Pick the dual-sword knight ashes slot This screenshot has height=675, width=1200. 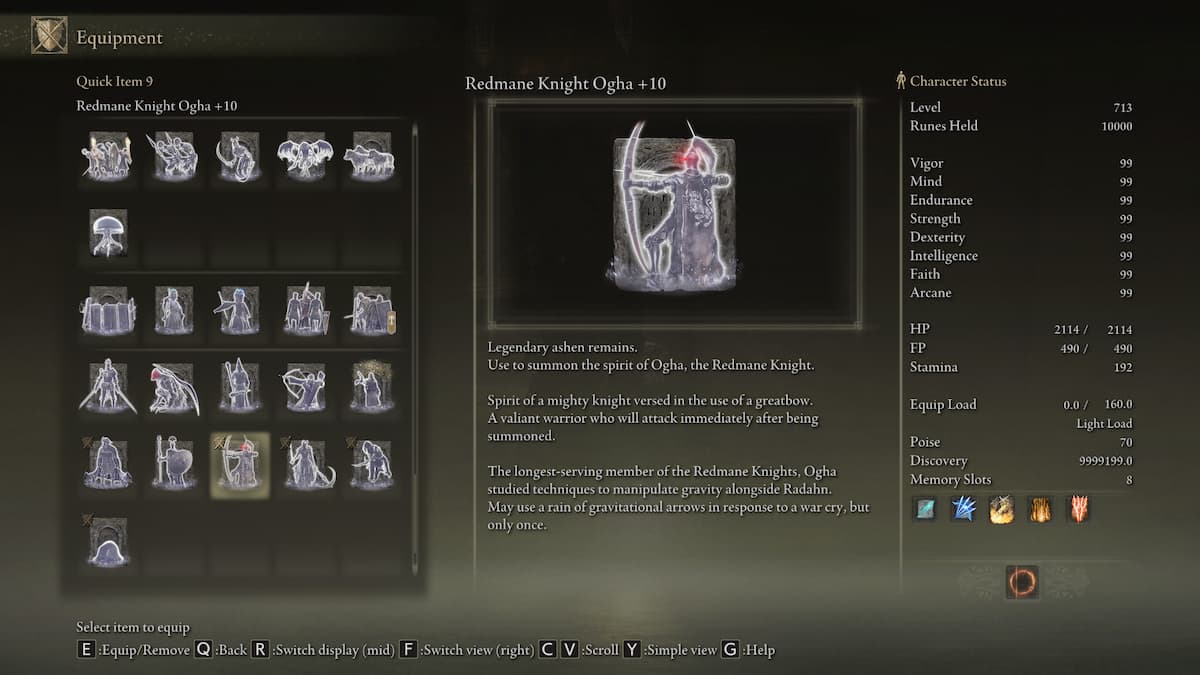tap(107, 387)
